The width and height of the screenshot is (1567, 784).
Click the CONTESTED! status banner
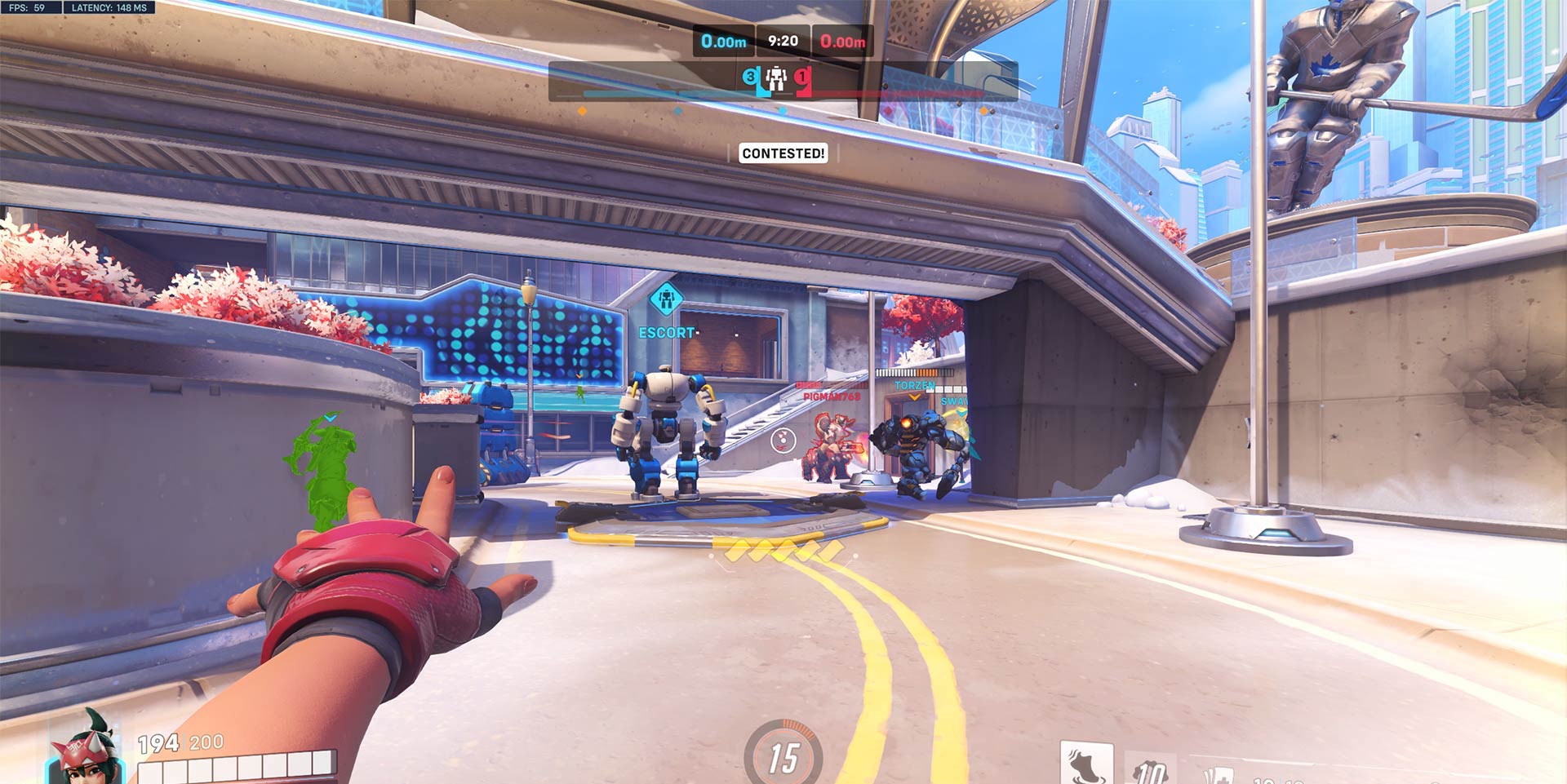click(x=783, y=153)
